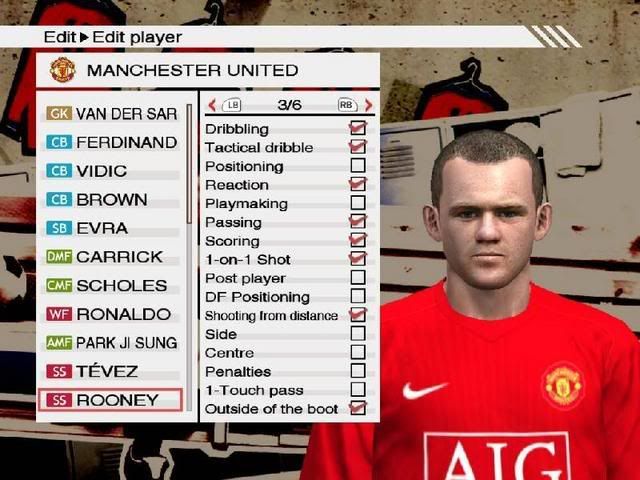The height and width of the screenshot is (480, 640).
Task: Enable the Post player checkbox
Action: coord(357,278)
